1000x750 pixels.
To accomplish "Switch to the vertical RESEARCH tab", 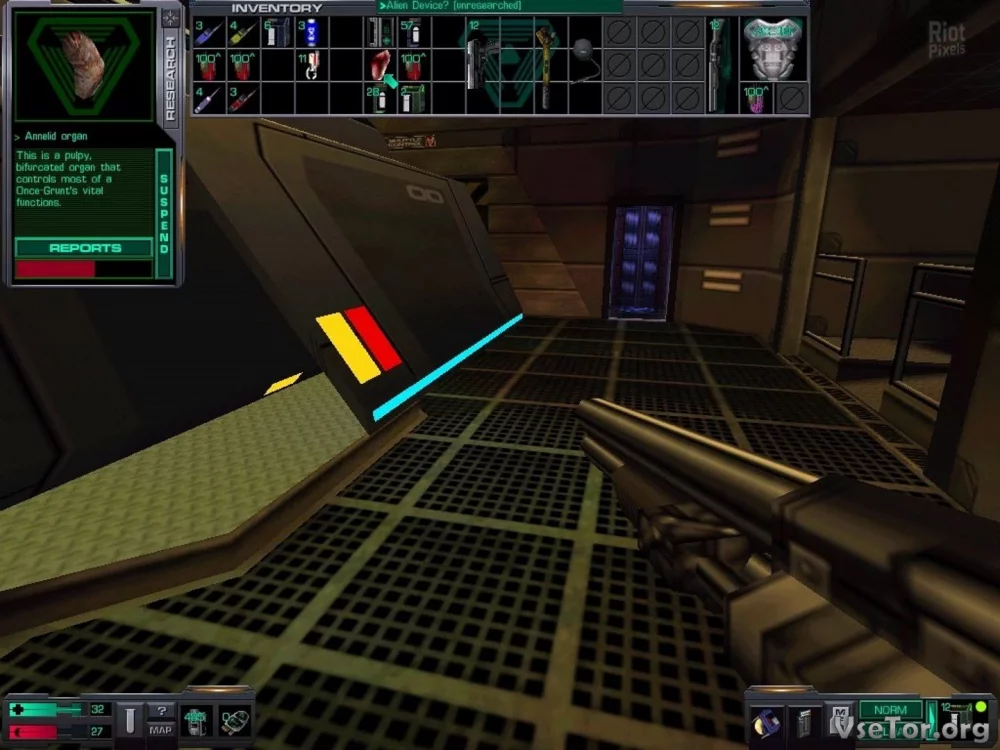I will pyautogui.click(x=169, y=79).
